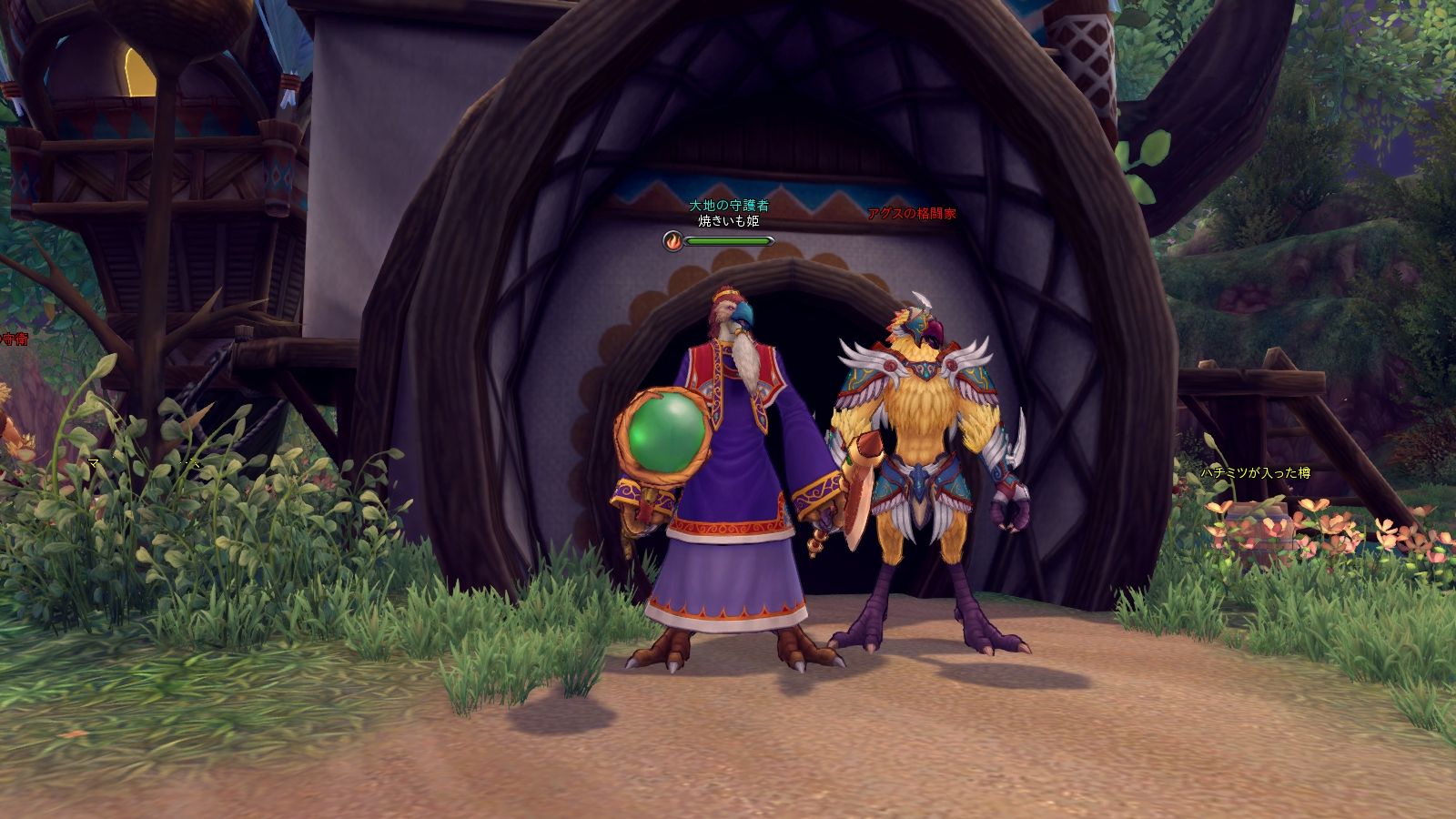Click the flame class icon by the health bar
This screenshot has width=1456, height=819.
point(672,241)
